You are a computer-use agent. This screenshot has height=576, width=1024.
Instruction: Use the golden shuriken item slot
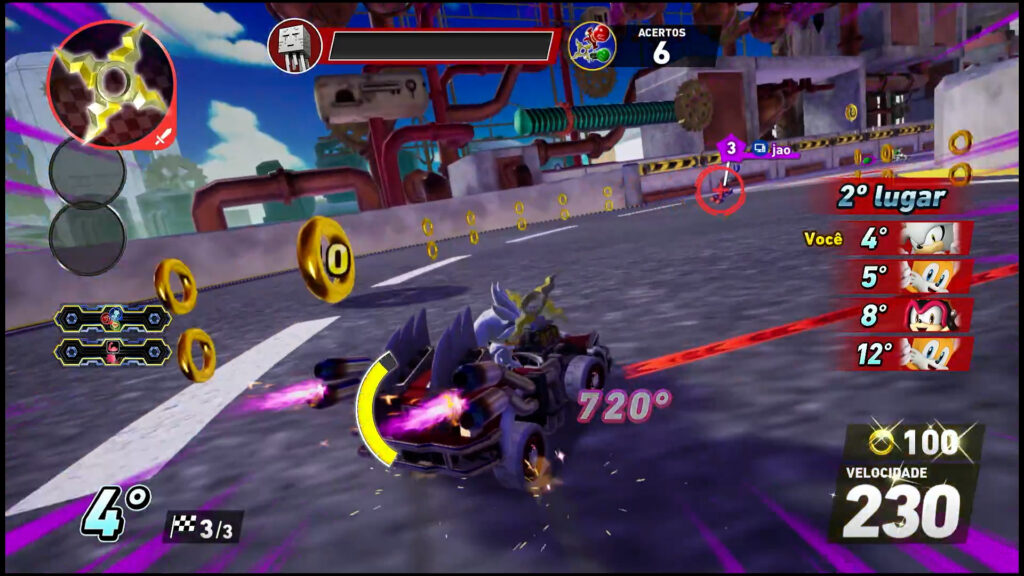pyautogui.click(x=111, y=84)
